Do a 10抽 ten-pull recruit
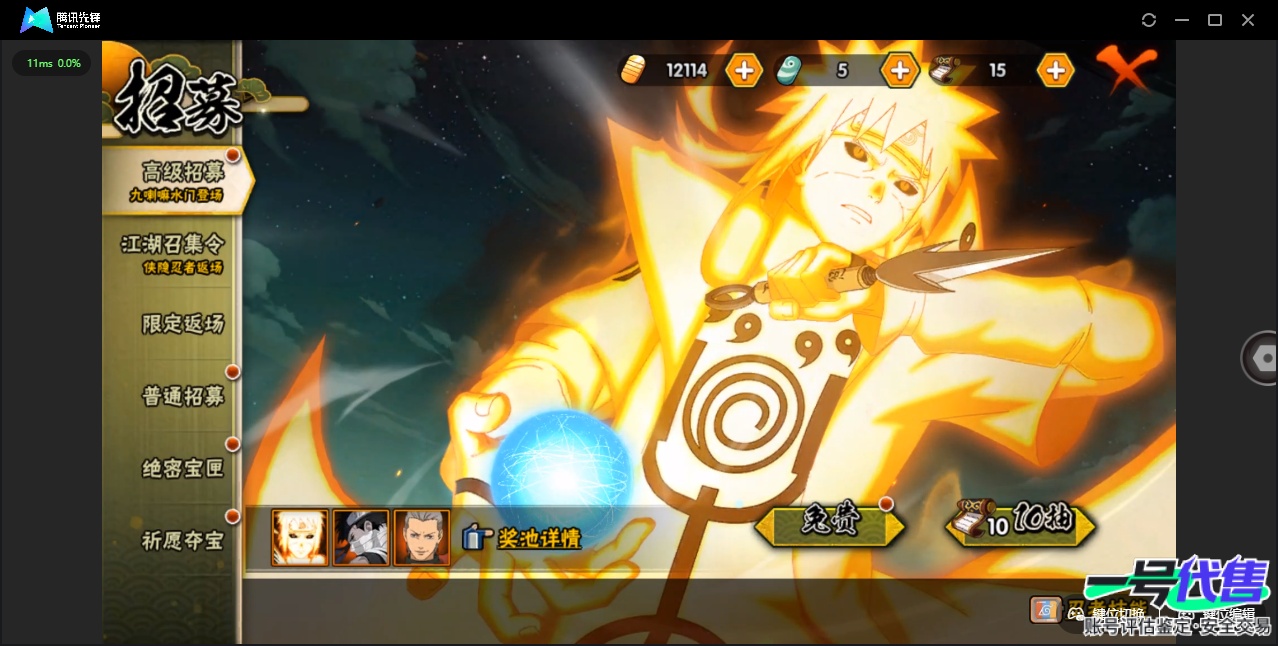The width and height of the screenshot is (1278, 646). coord(1022,523)
